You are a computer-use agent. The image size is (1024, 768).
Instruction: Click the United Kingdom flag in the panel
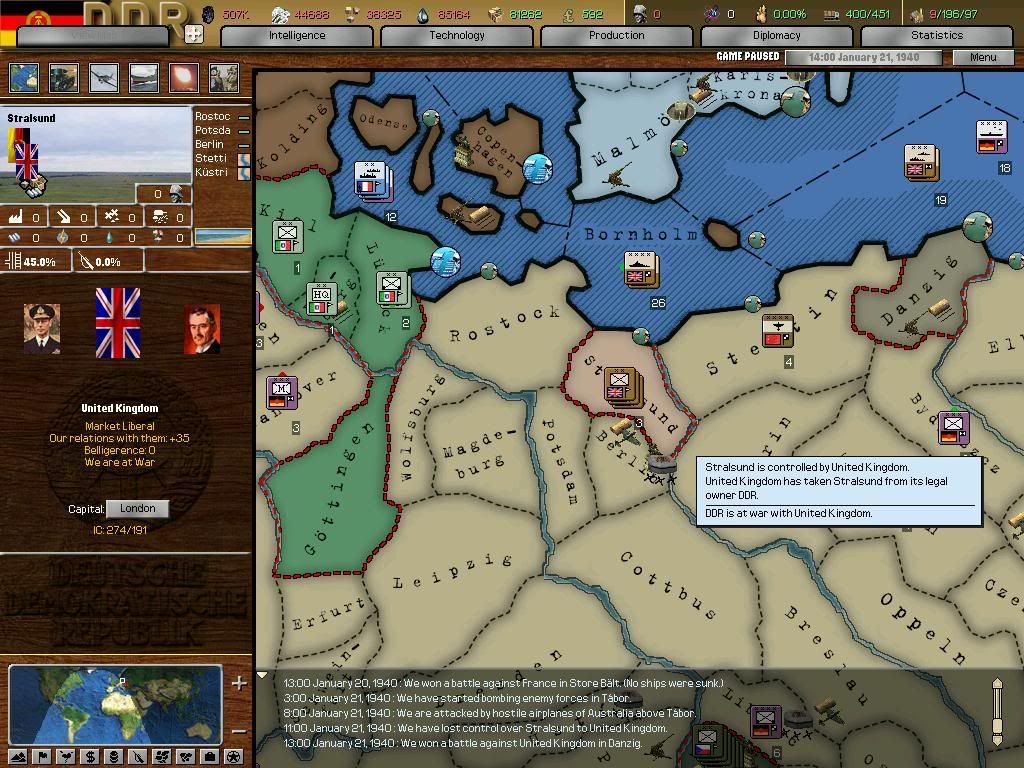click(117, 323)
